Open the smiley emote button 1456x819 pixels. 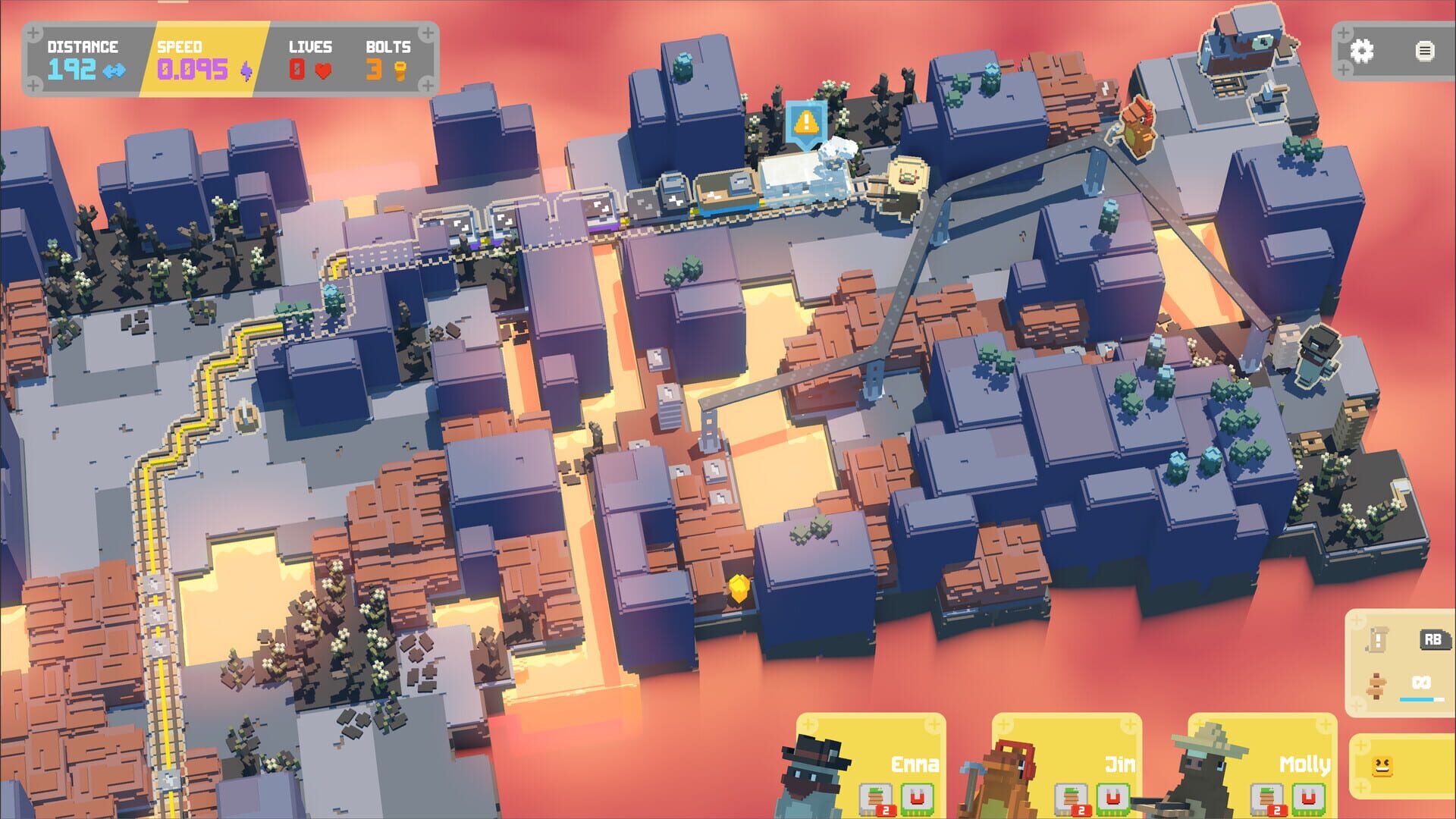point(1383,768)
